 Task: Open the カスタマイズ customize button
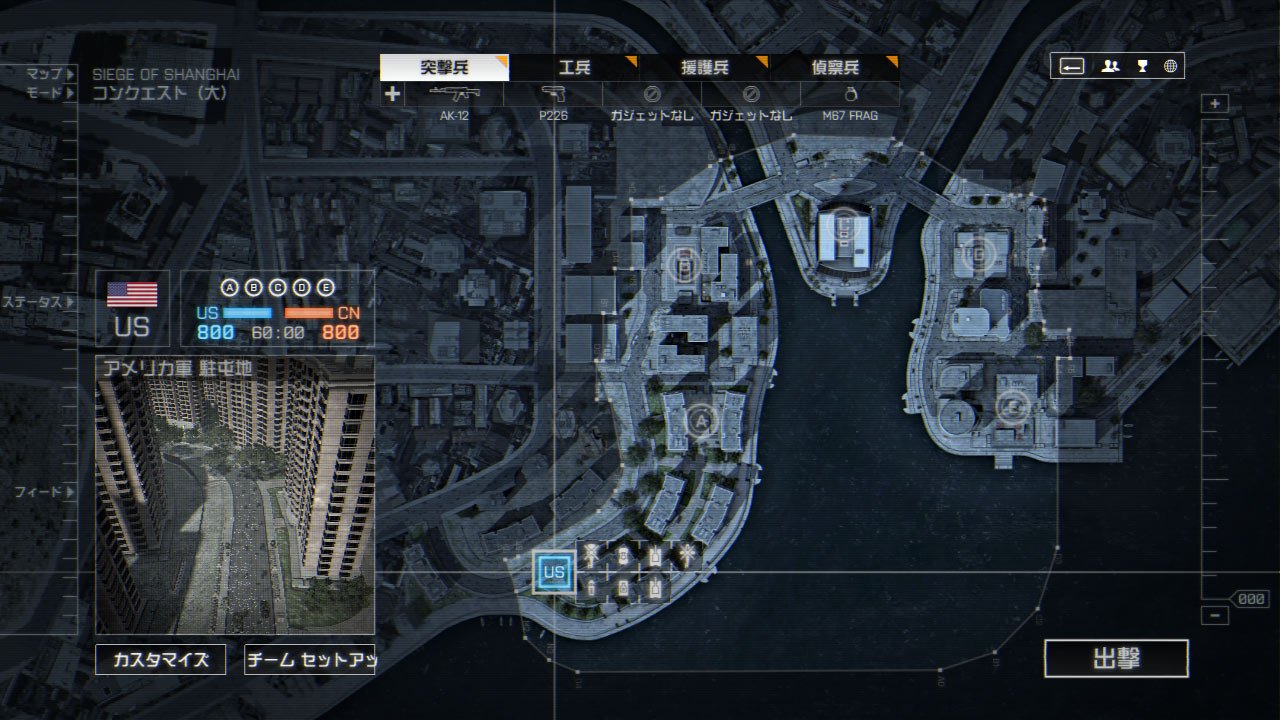tap(161, 660)
